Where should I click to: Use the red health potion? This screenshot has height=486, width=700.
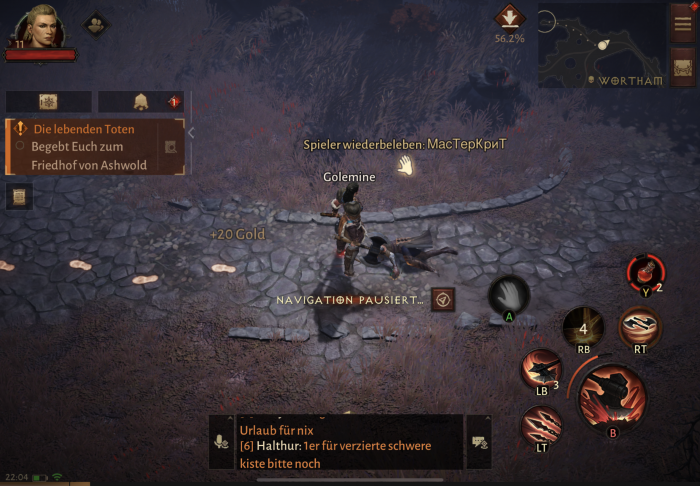point(643,272)
